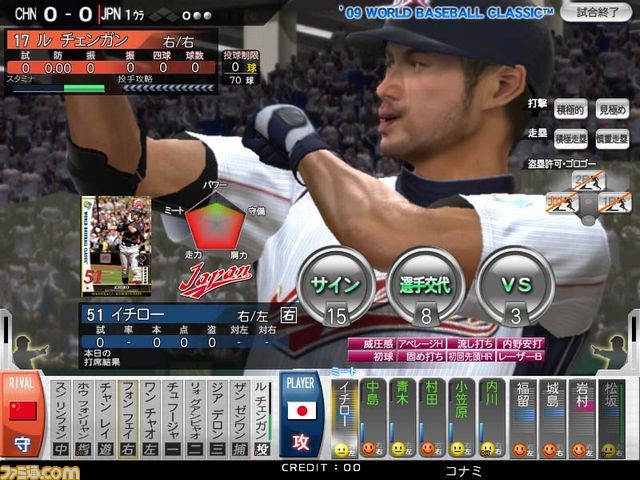The width and height of the screenshot is (640, 480).
Task: Select 中島 in the batting lineup
Action: [373, 418]
